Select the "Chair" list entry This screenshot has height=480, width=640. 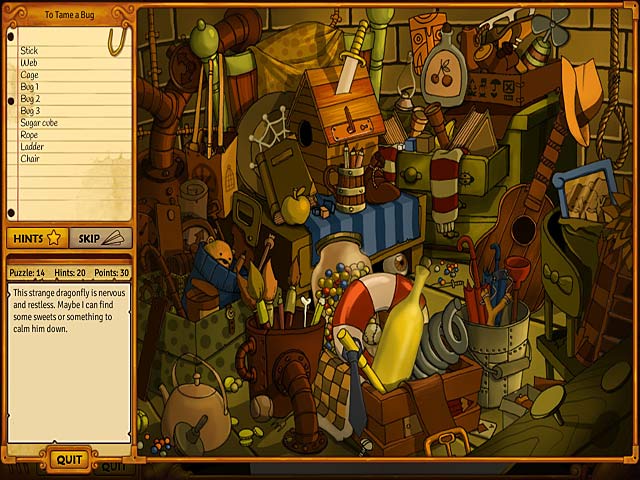tap(30, 158)
